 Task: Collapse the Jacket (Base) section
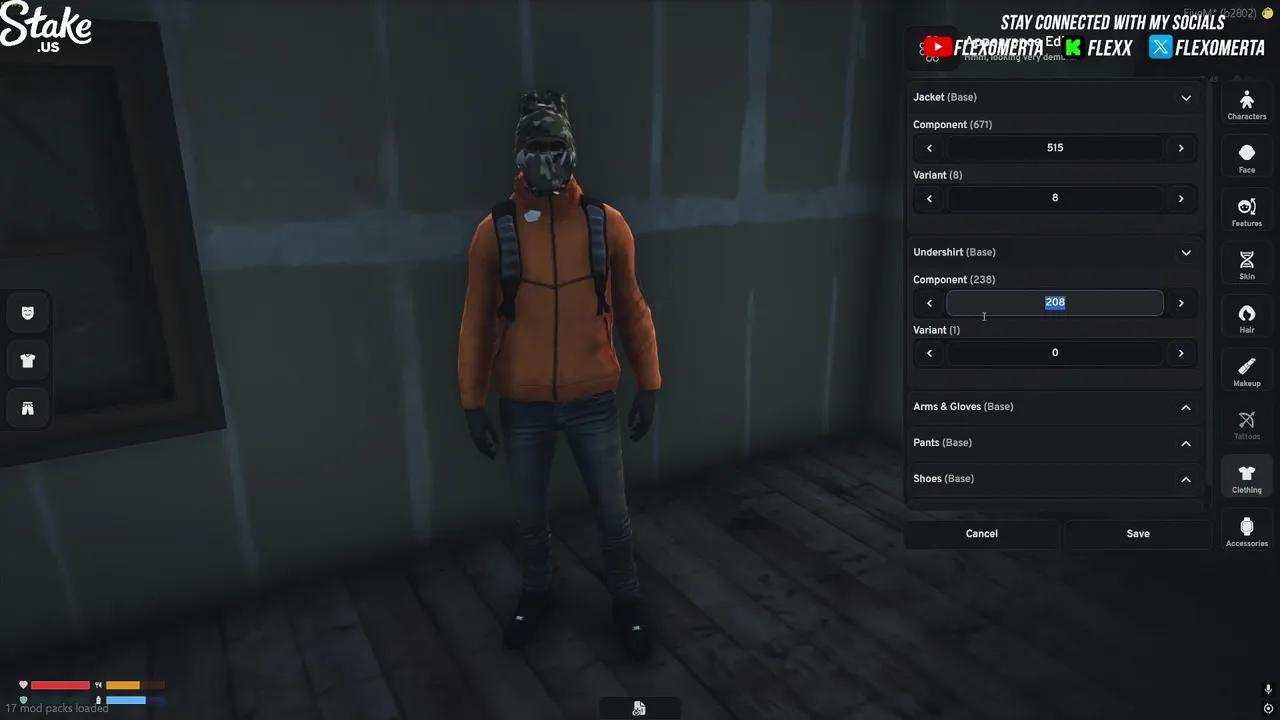pyautogui.click(x=1185, y=97)
